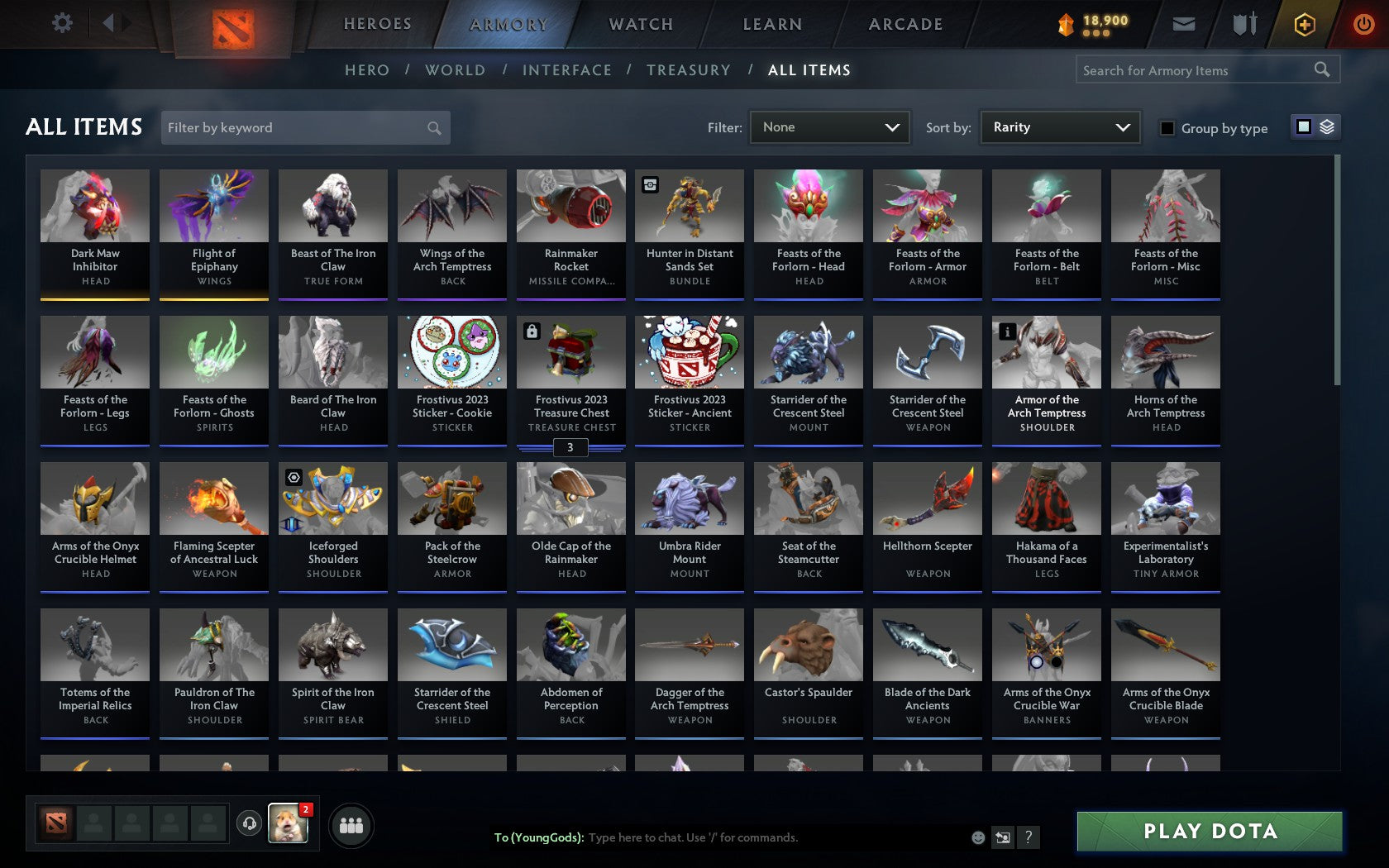Click the question mark help icon near chat
This screenshot has width=1389, height=868.
coord(1029,837)
